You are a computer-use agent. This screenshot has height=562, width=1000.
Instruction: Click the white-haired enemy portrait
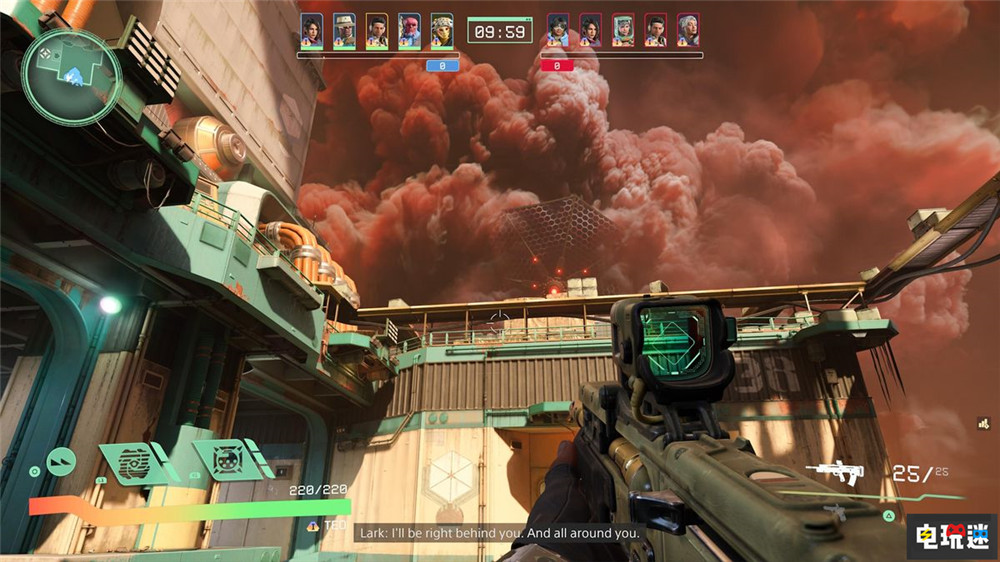click(687, 29)
